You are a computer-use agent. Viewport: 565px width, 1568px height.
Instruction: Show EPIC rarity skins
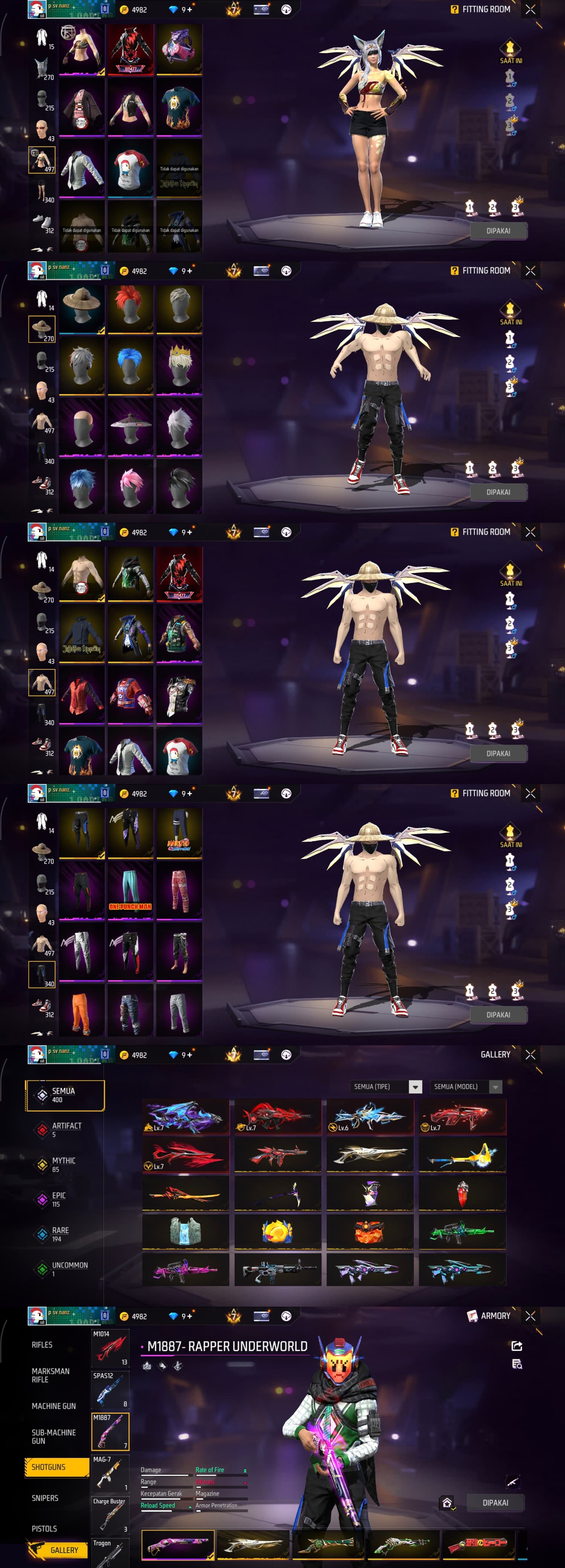click(x=59, y=1199)
